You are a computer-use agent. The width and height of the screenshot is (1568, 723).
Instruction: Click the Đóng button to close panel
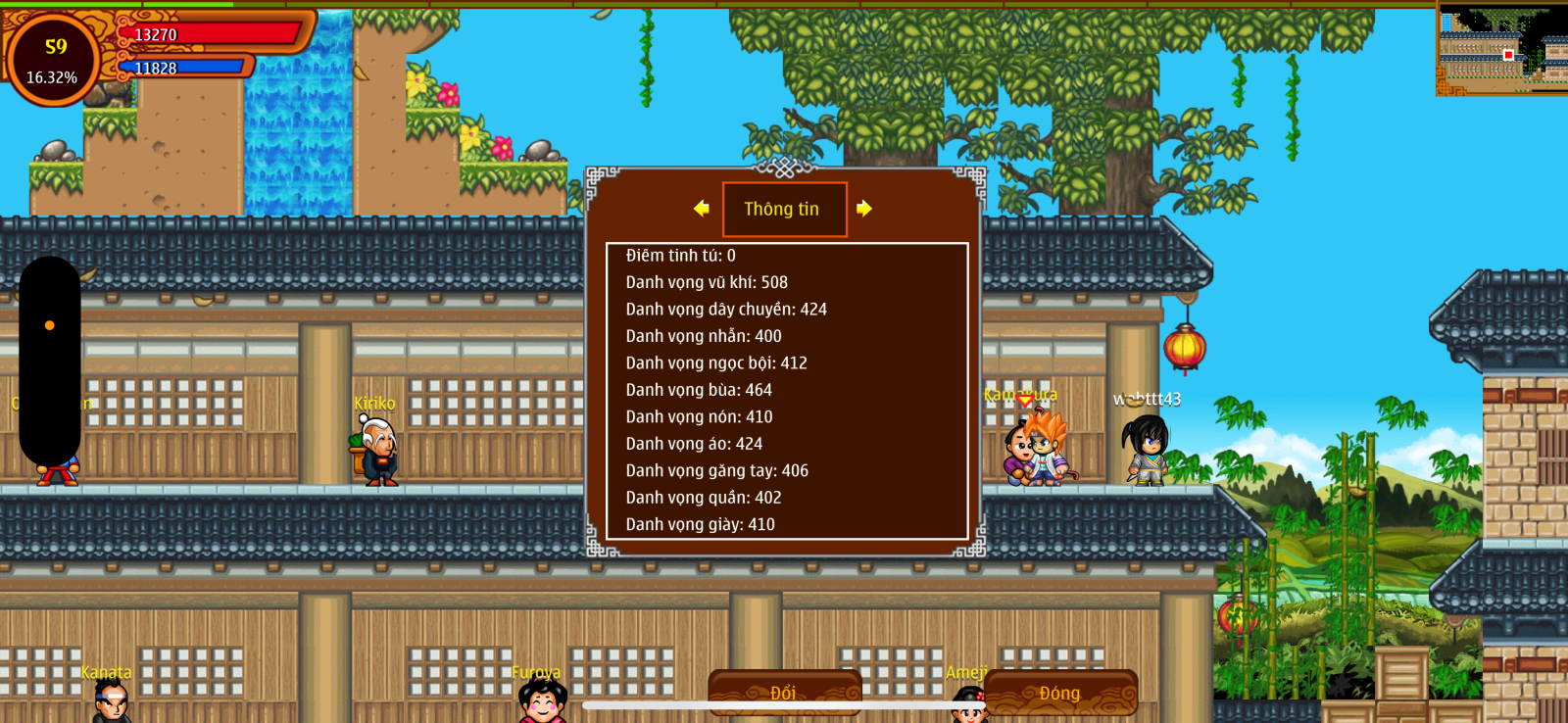coord(1059,693)
